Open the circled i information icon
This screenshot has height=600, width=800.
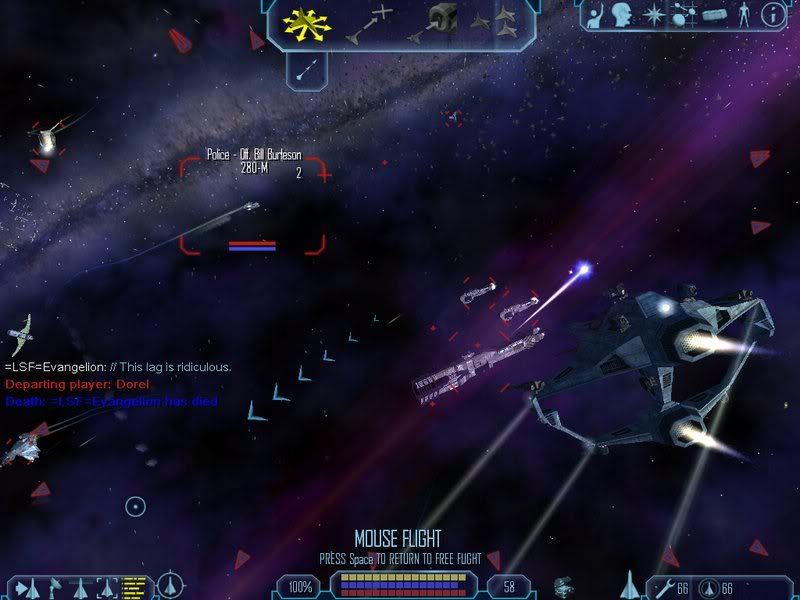tap(773, 15)
